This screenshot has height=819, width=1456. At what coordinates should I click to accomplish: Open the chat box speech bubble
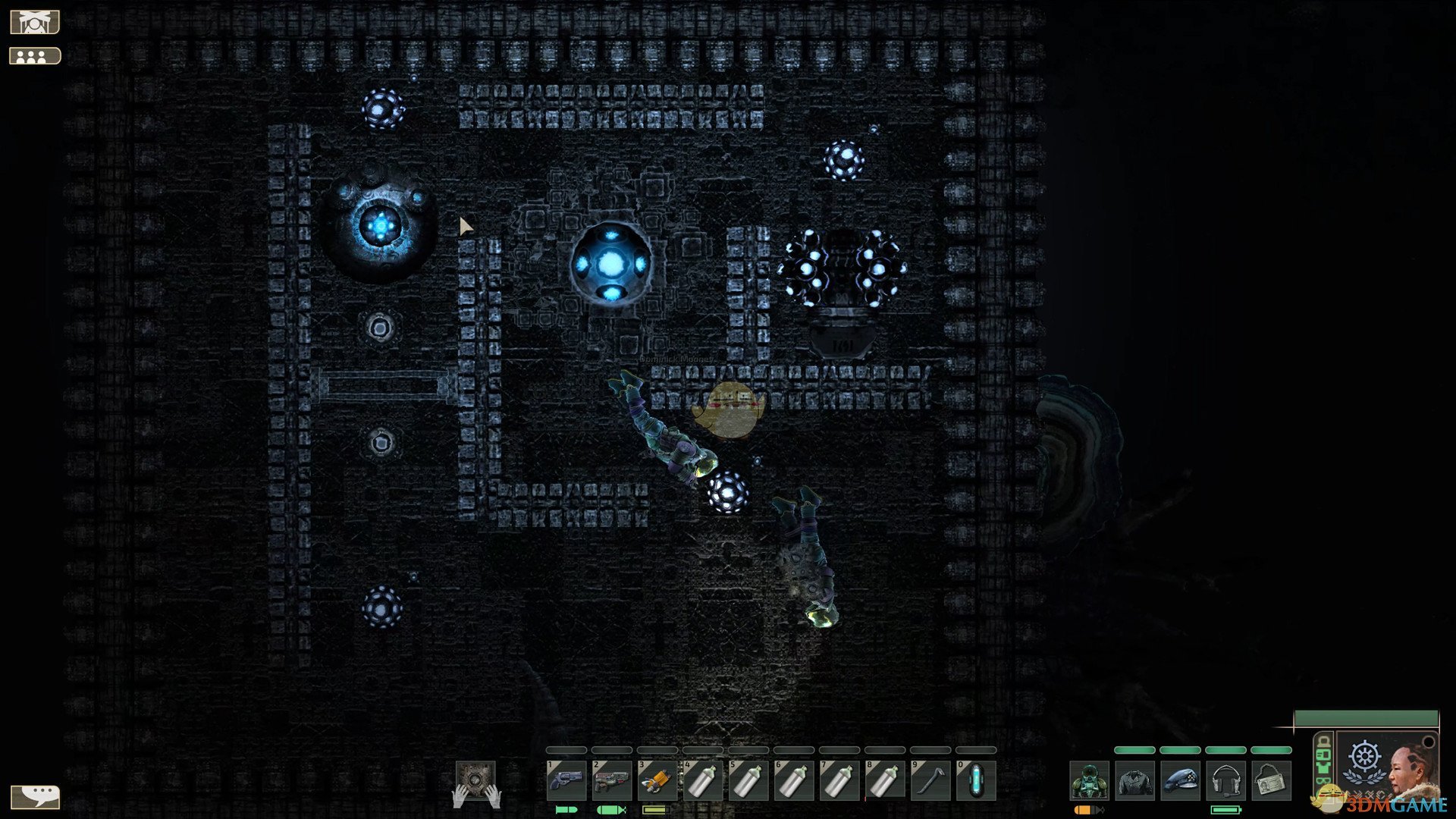[35, 796]
